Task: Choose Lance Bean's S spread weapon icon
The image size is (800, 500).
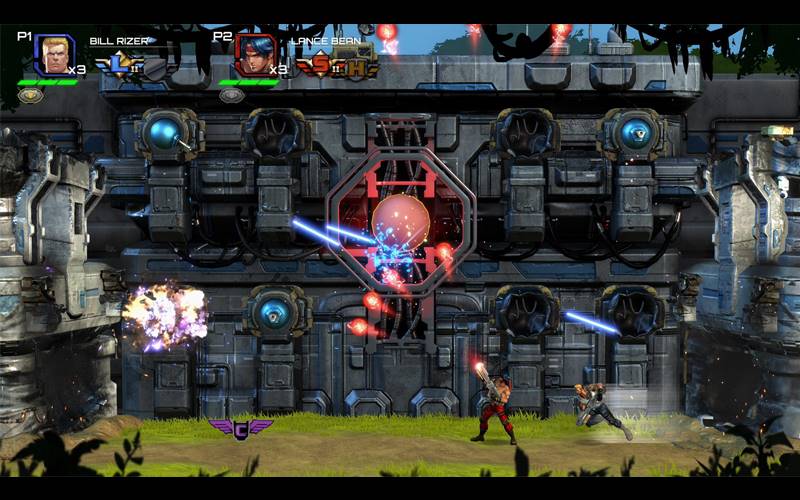Action: point(320,67)
